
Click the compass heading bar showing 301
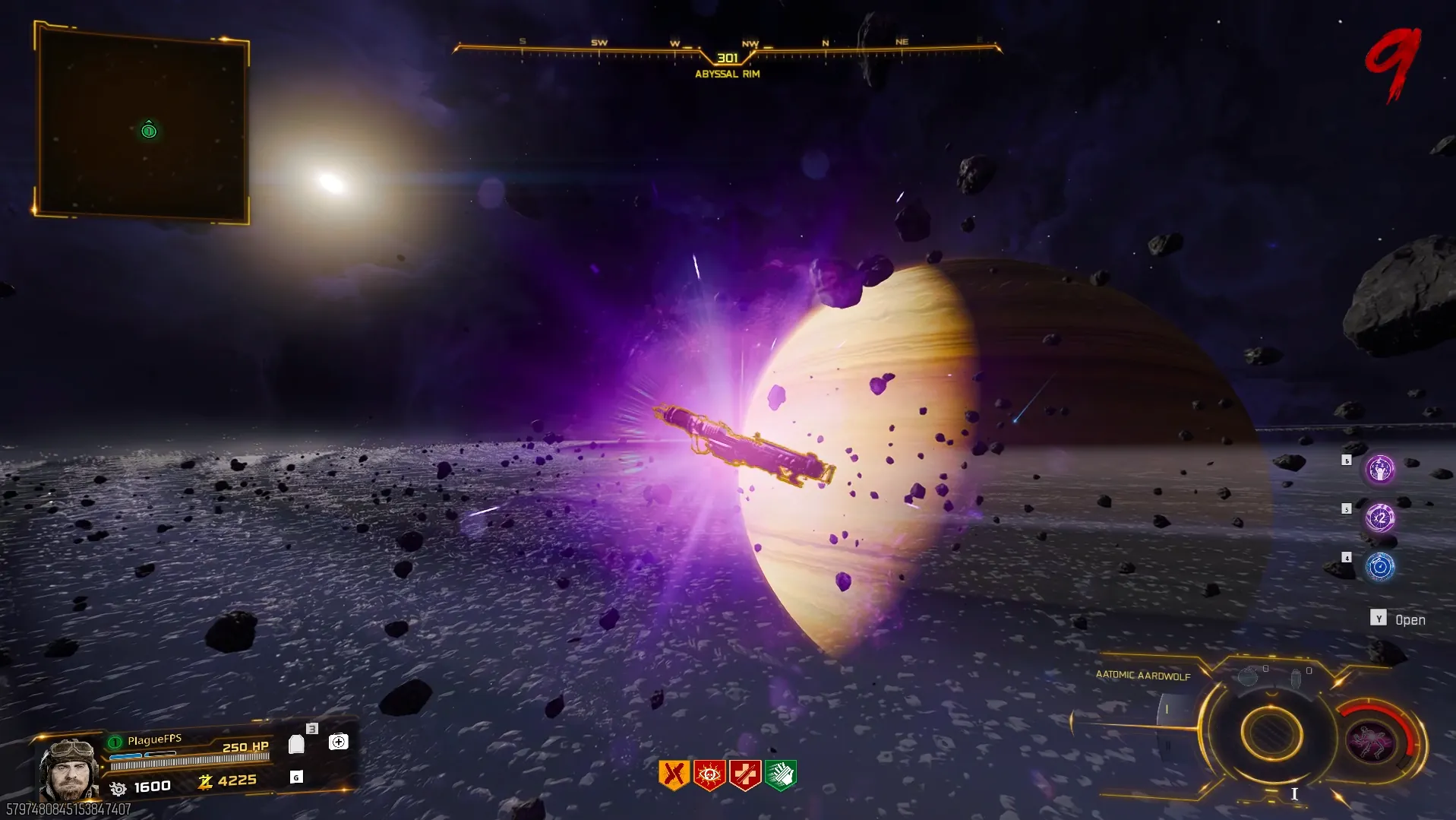pyautogui.click(x=727, y=53)
